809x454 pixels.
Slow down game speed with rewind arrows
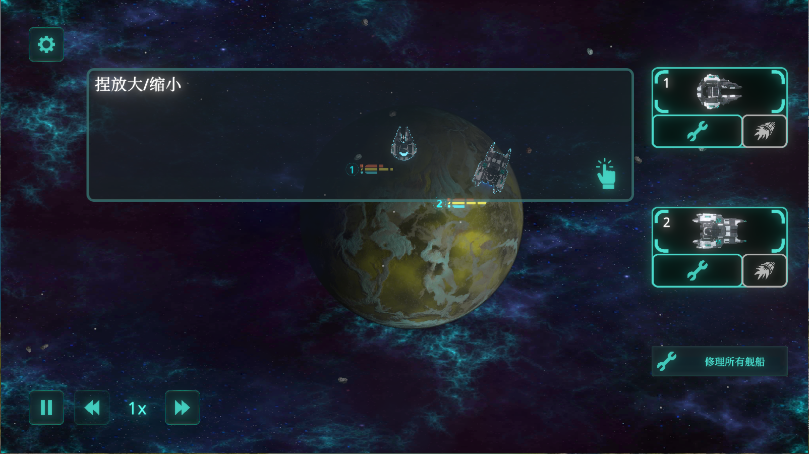[92, 408]
